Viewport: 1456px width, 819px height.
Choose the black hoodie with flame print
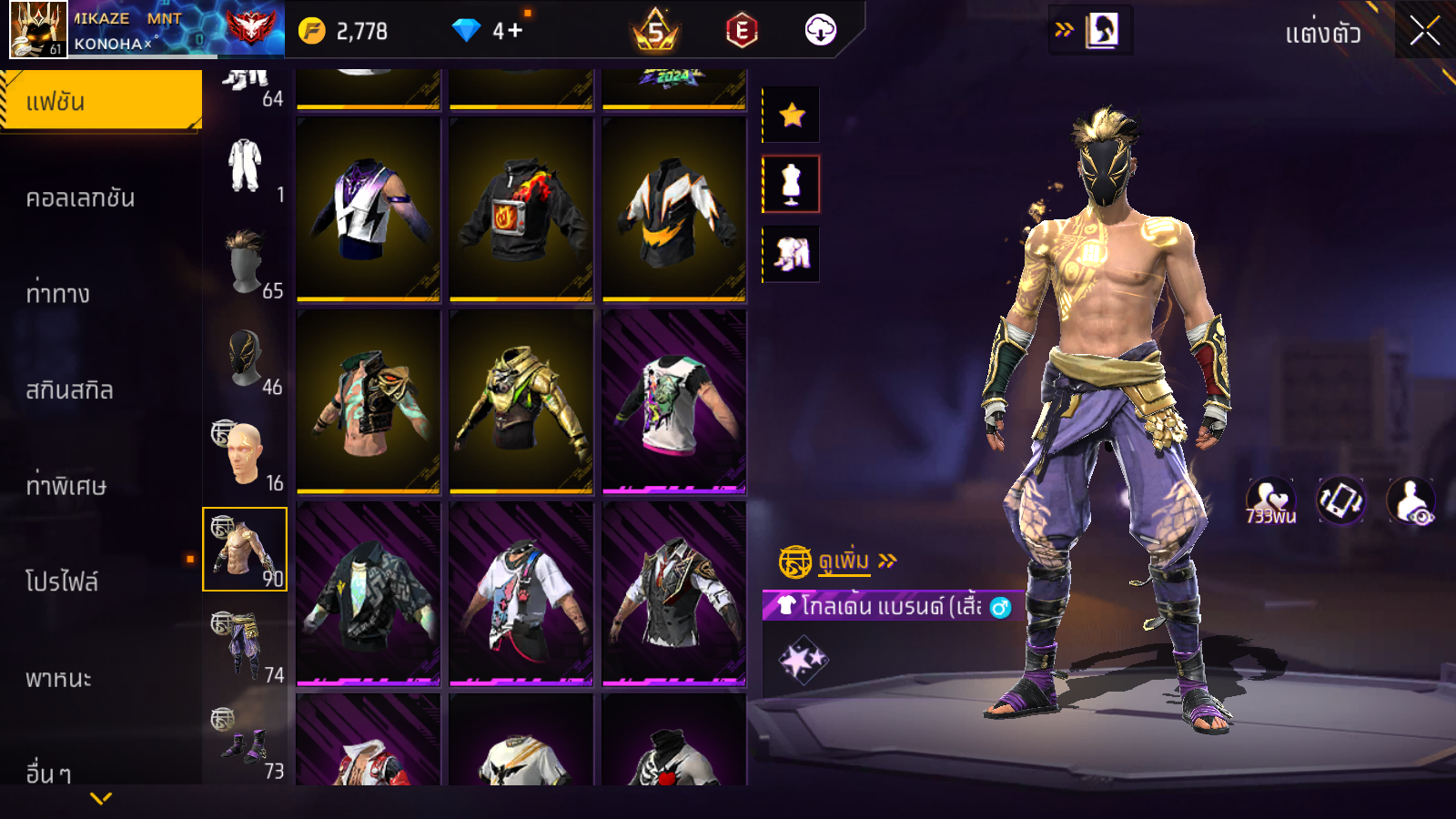[521, 209]
